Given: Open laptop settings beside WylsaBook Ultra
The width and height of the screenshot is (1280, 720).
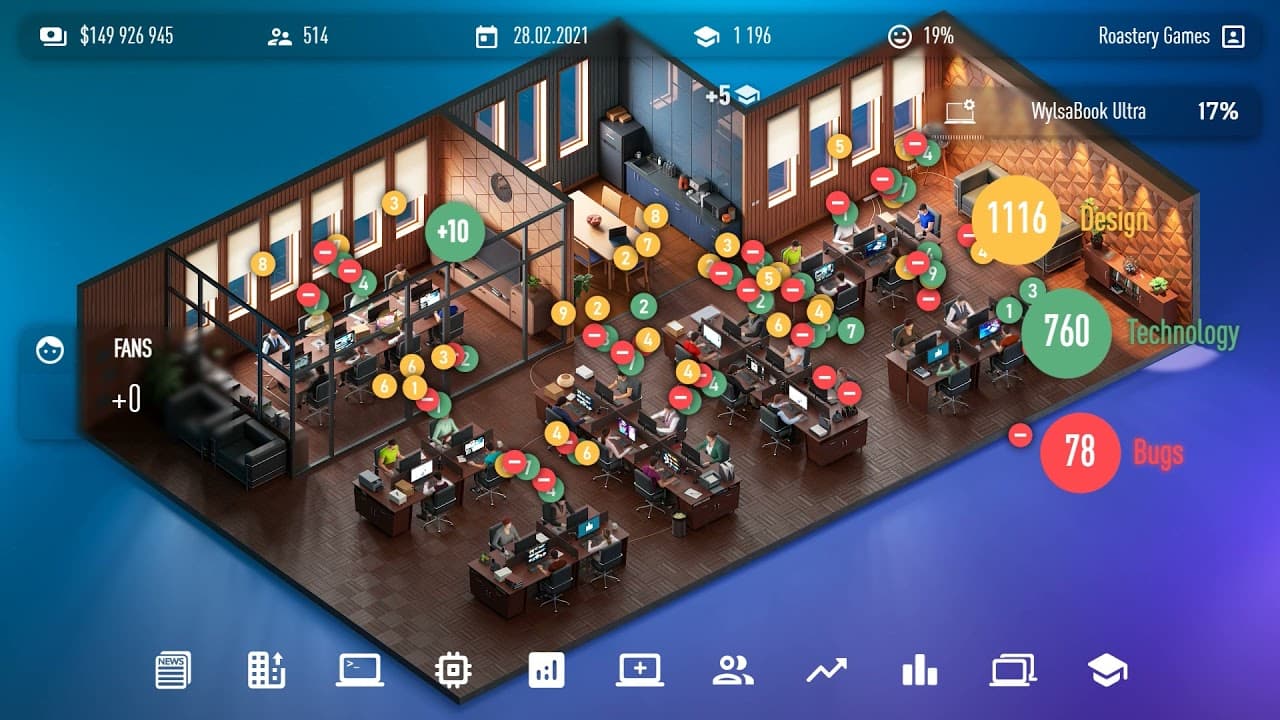Looking at the screenshot, I should tap(957, 111).
